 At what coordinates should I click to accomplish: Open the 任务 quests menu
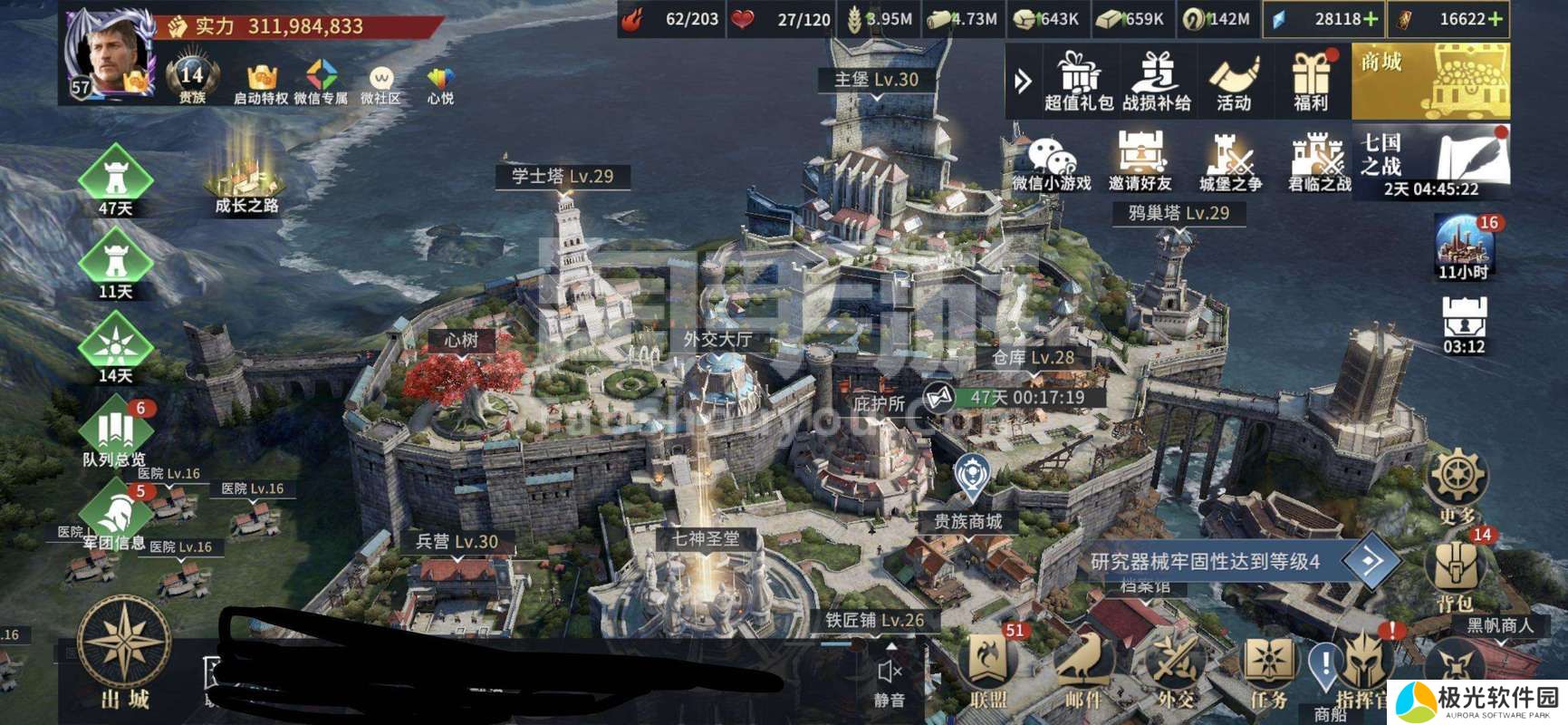click(x=1268, y=669)
